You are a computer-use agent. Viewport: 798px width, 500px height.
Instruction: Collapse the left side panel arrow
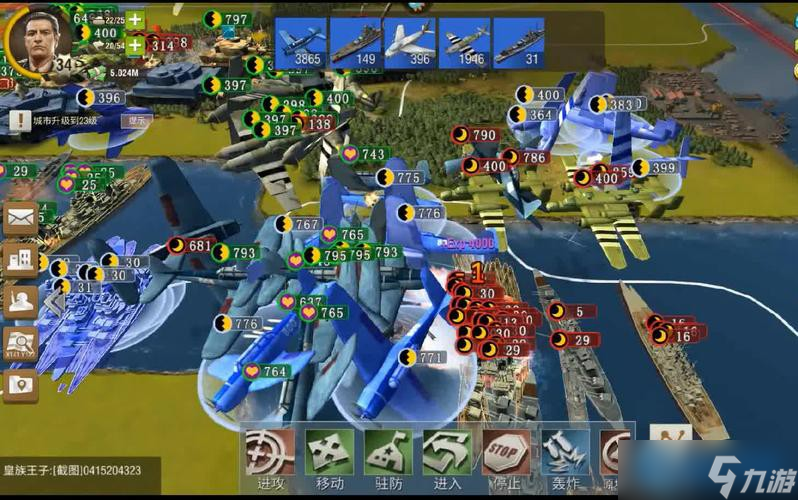(x=52, y=300)
